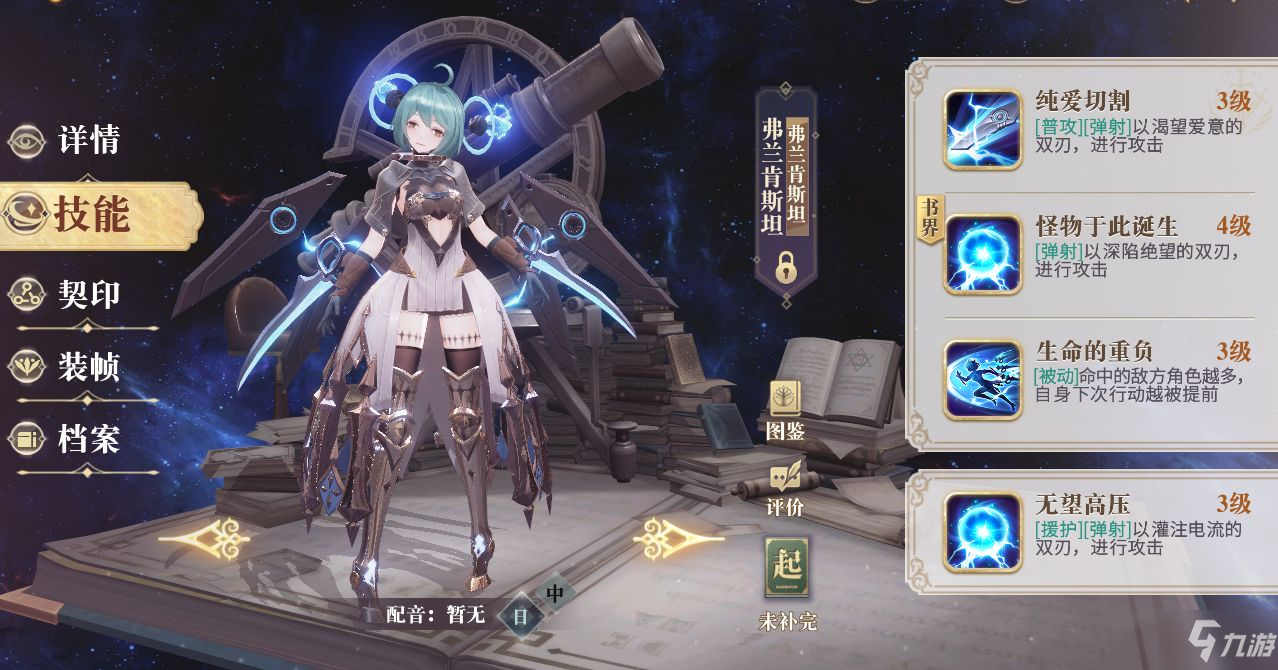Open the 图鉴 codex button
1278x670 pixels.
(x=785, y=410)
